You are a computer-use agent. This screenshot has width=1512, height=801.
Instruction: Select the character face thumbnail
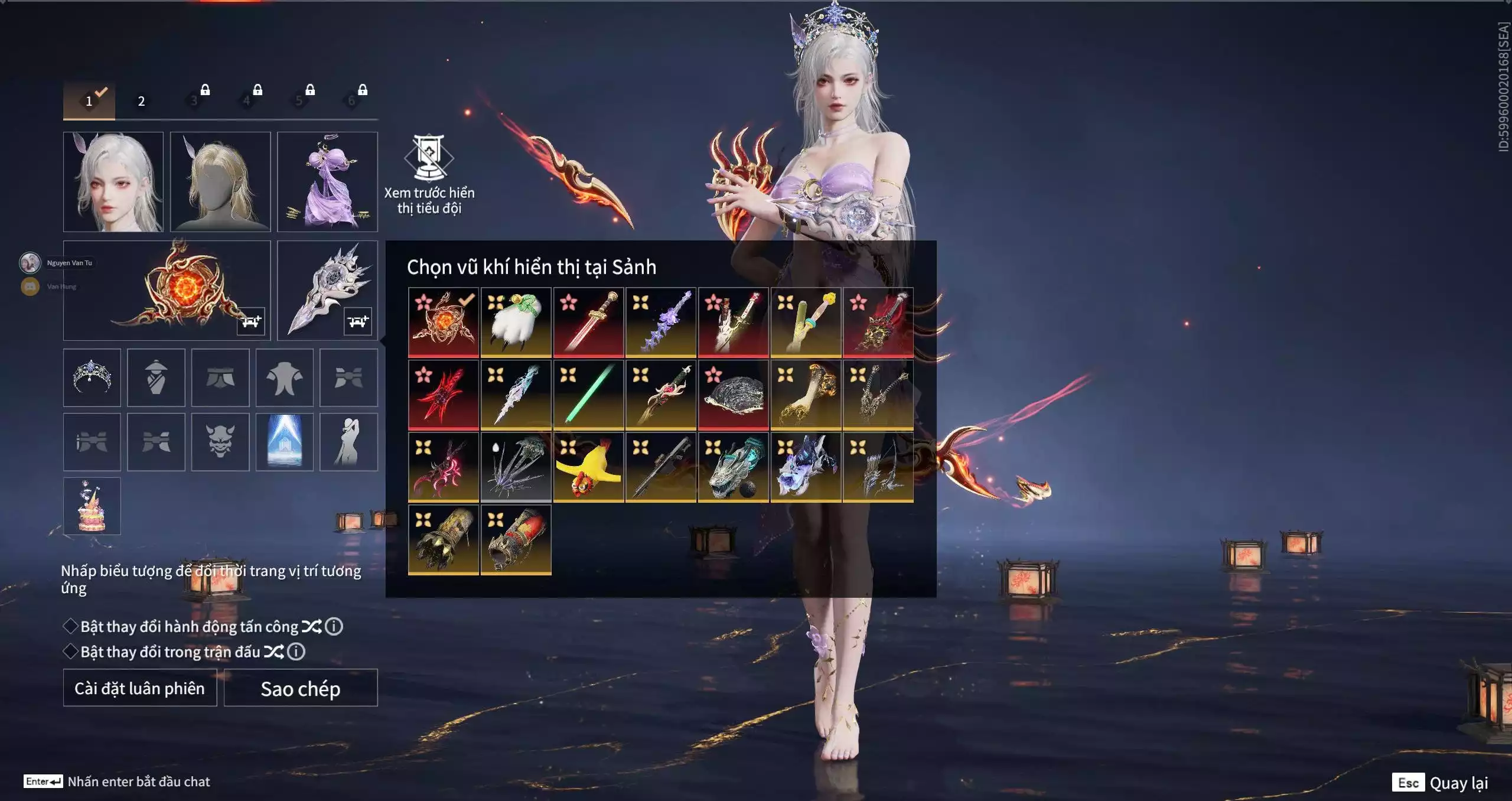(113, 181)
